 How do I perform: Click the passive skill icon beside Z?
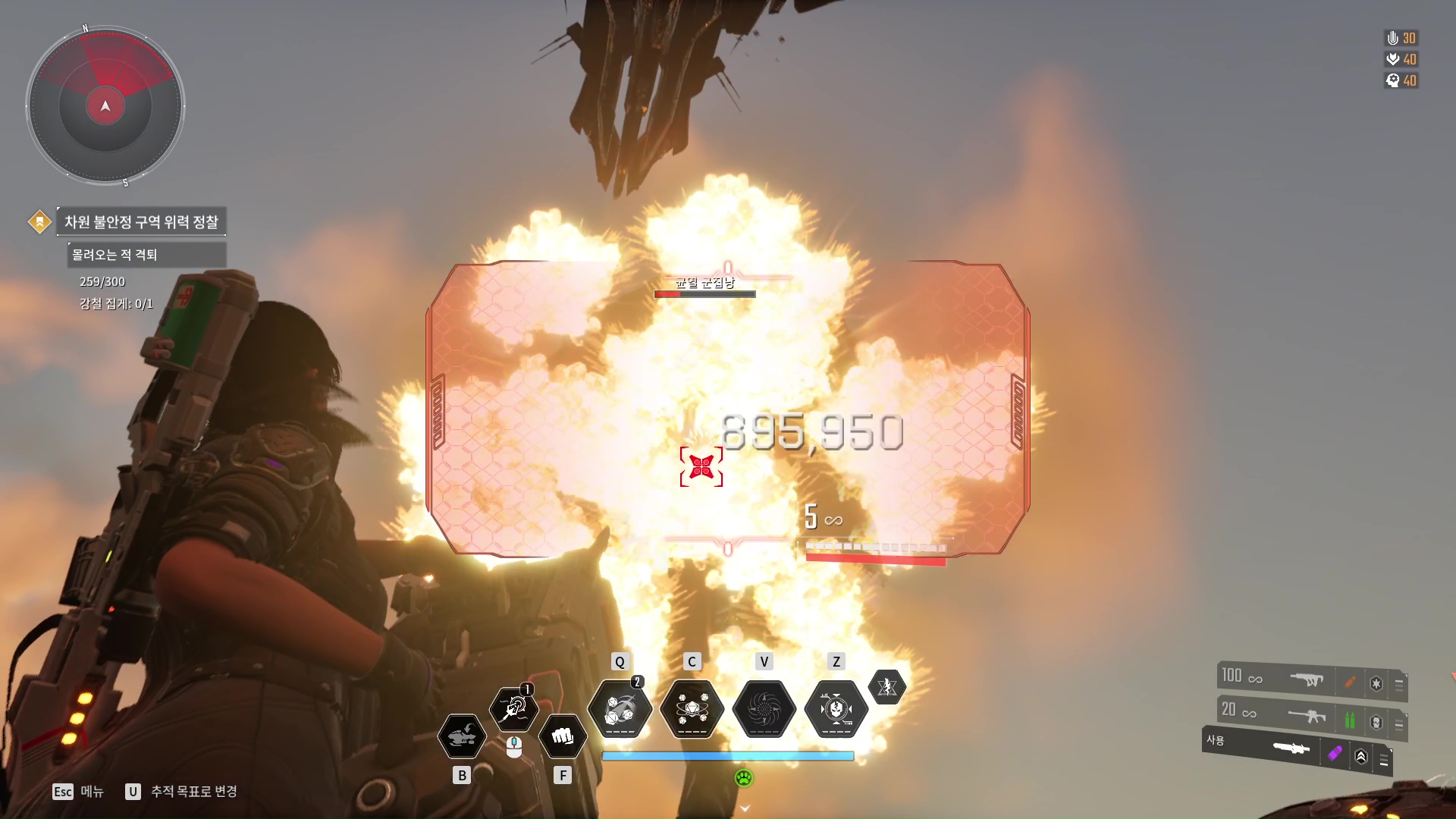pos(886,687)
